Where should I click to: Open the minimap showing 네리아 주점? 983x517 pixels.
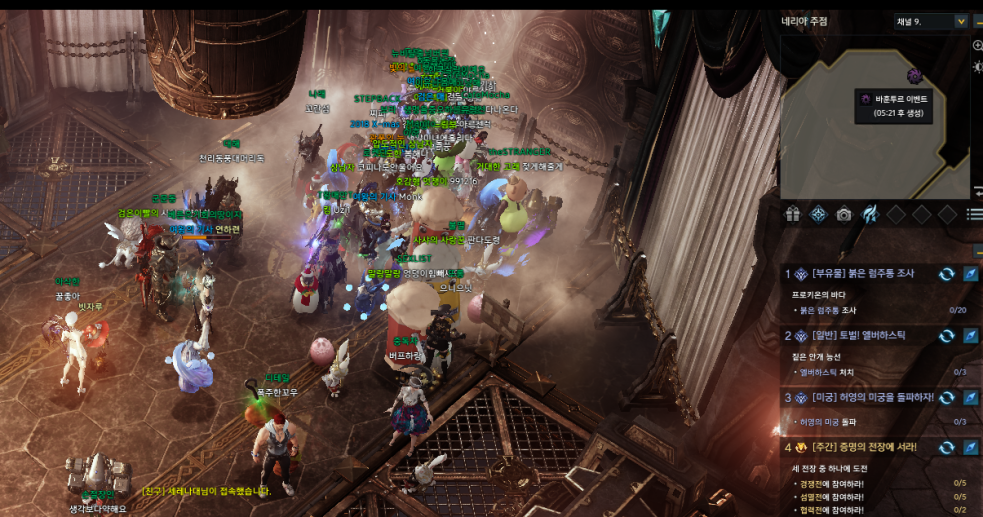(x=875, y=130)
